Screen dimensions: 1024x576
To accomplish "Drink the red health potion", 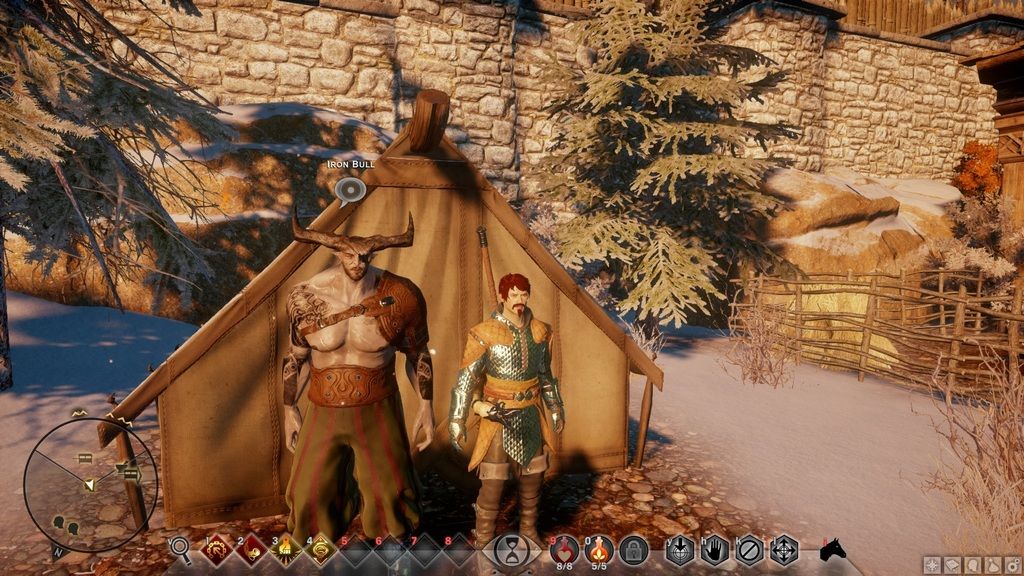I will (565, 548).
